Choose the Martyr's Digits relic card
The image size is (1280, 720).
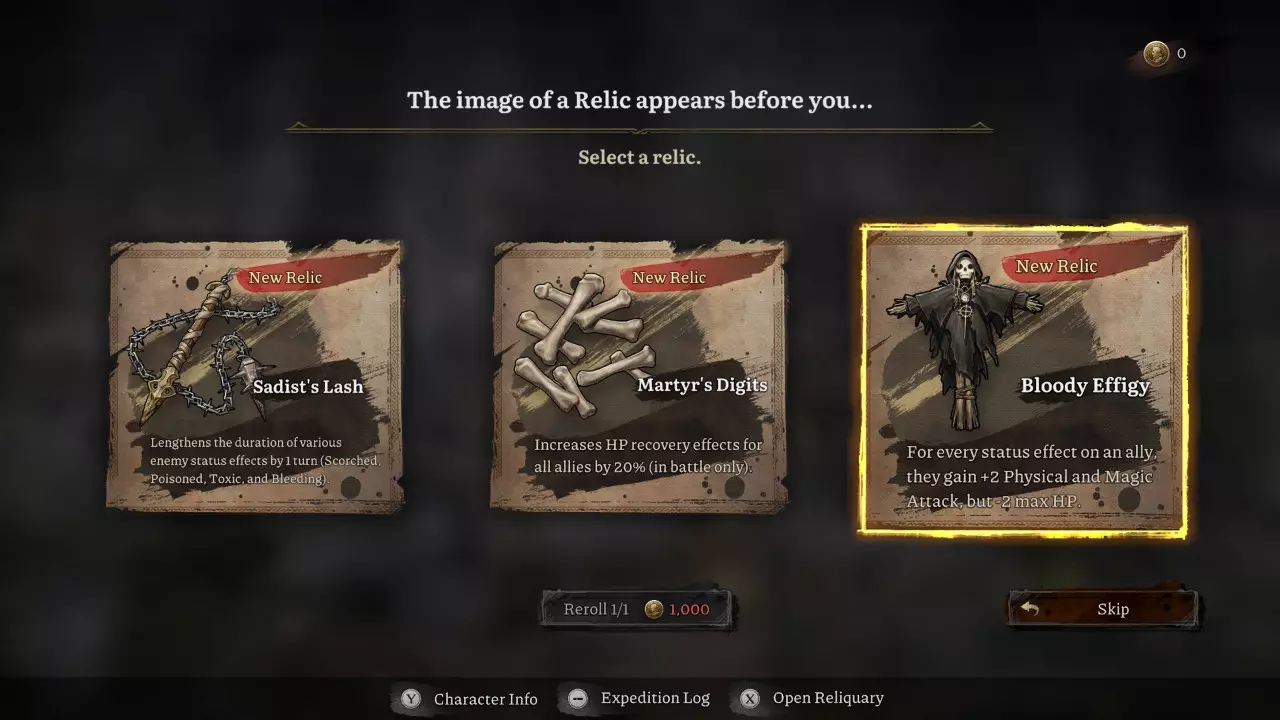coord(639,376)
